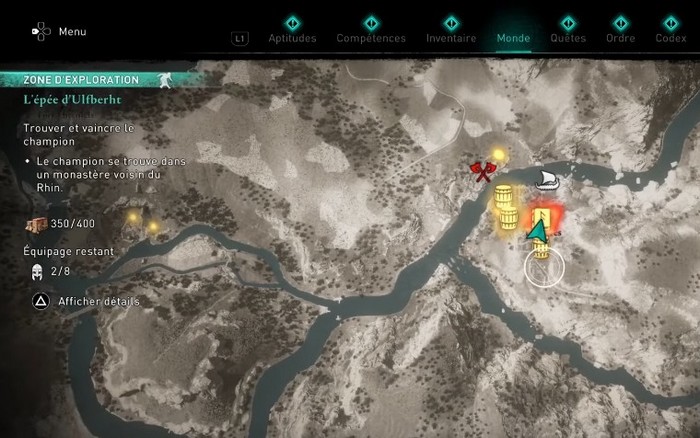This screenshot has width=700, height=438.
Task: Go to the Inventaire tab
Action: 451,38
